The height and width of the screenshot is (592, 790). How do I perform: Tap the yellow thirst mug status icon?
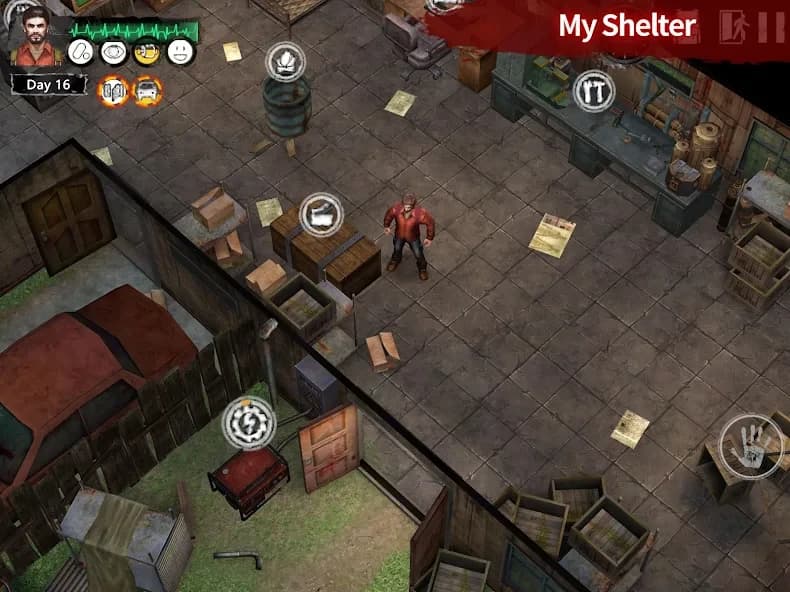[146, 52]
